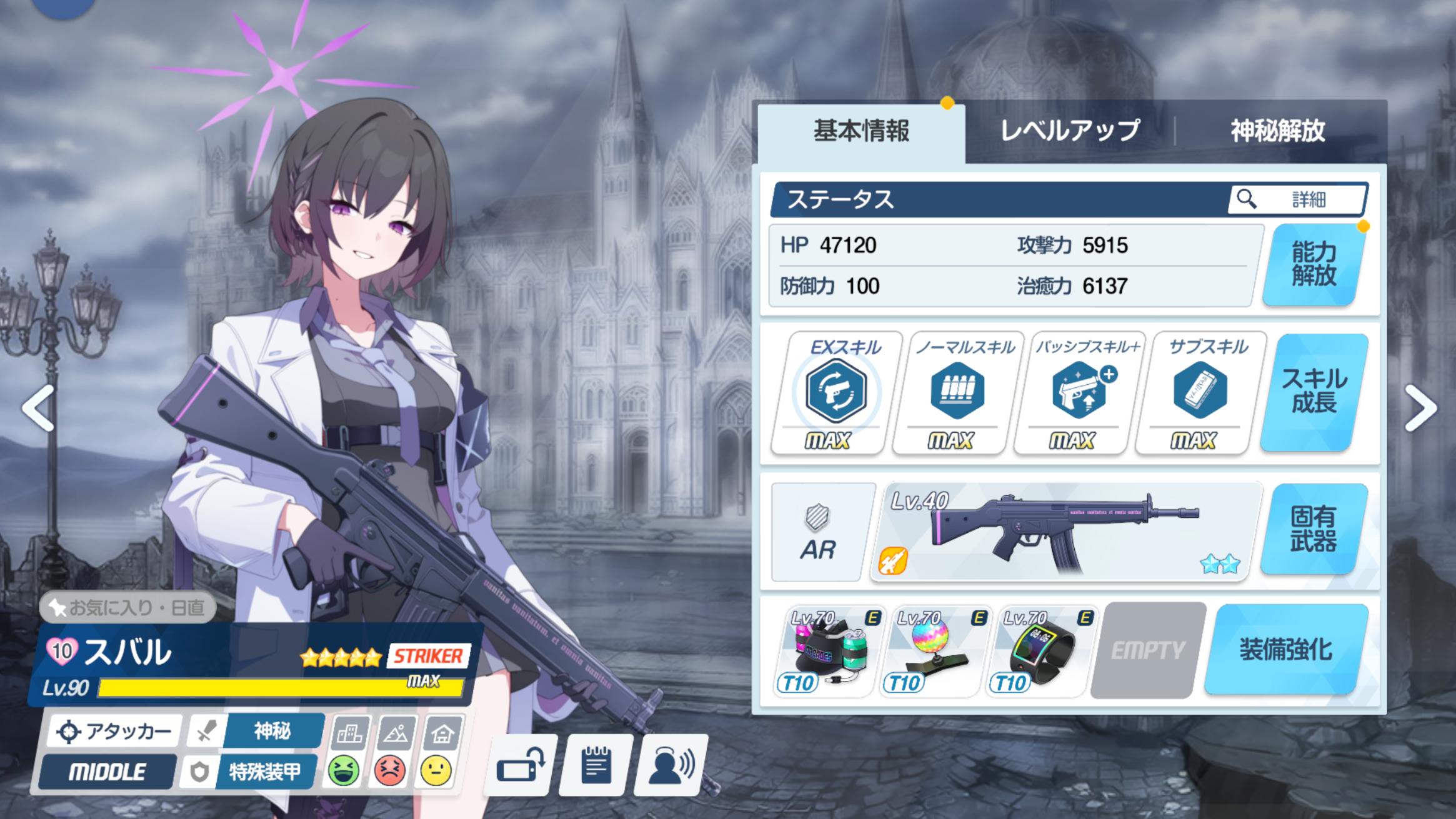Go to the previous student with left arrow
Screen dimensions: 1456x819
pos(38,409)
